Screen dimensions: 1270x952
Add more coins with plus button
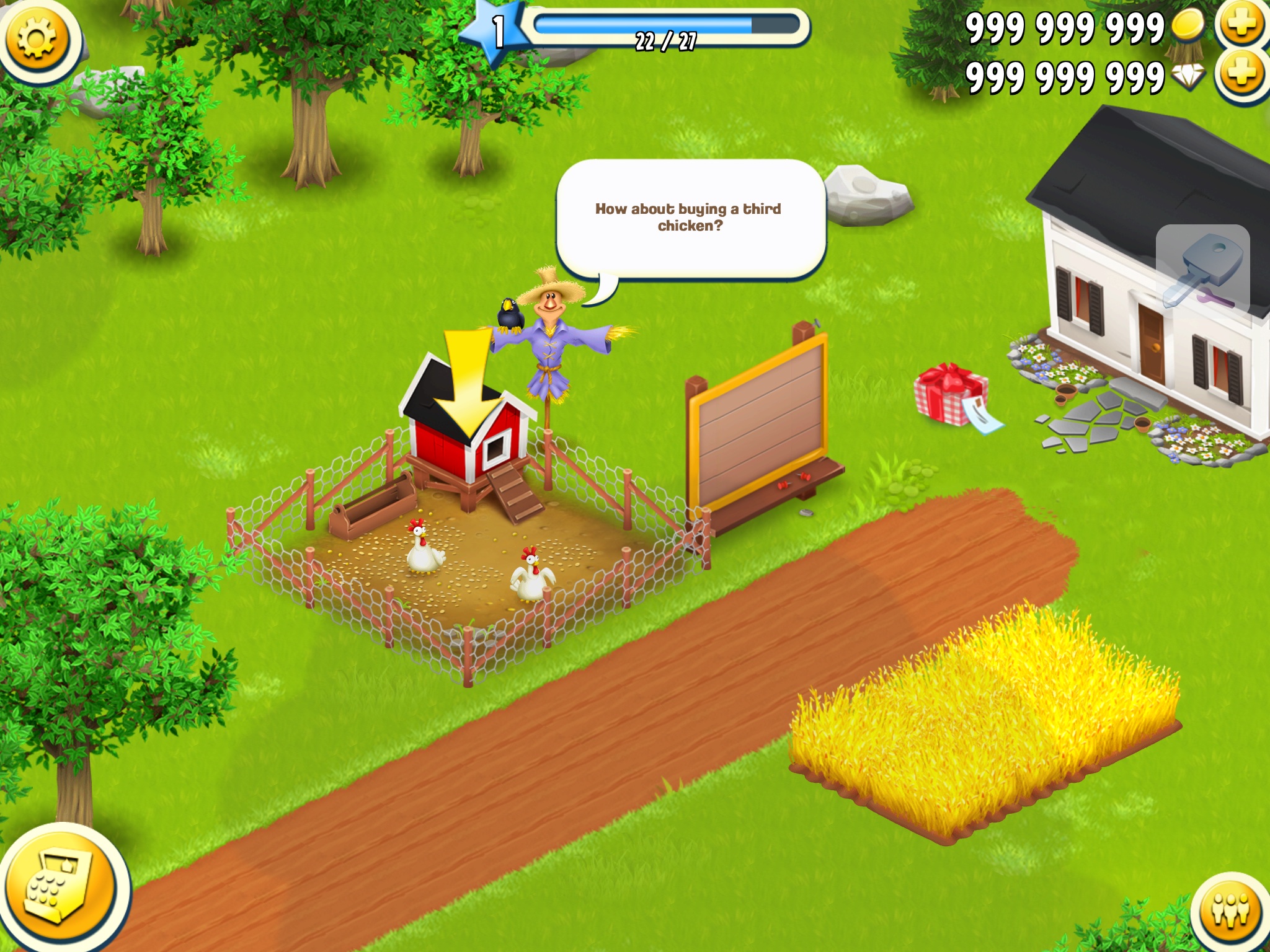1242,25
